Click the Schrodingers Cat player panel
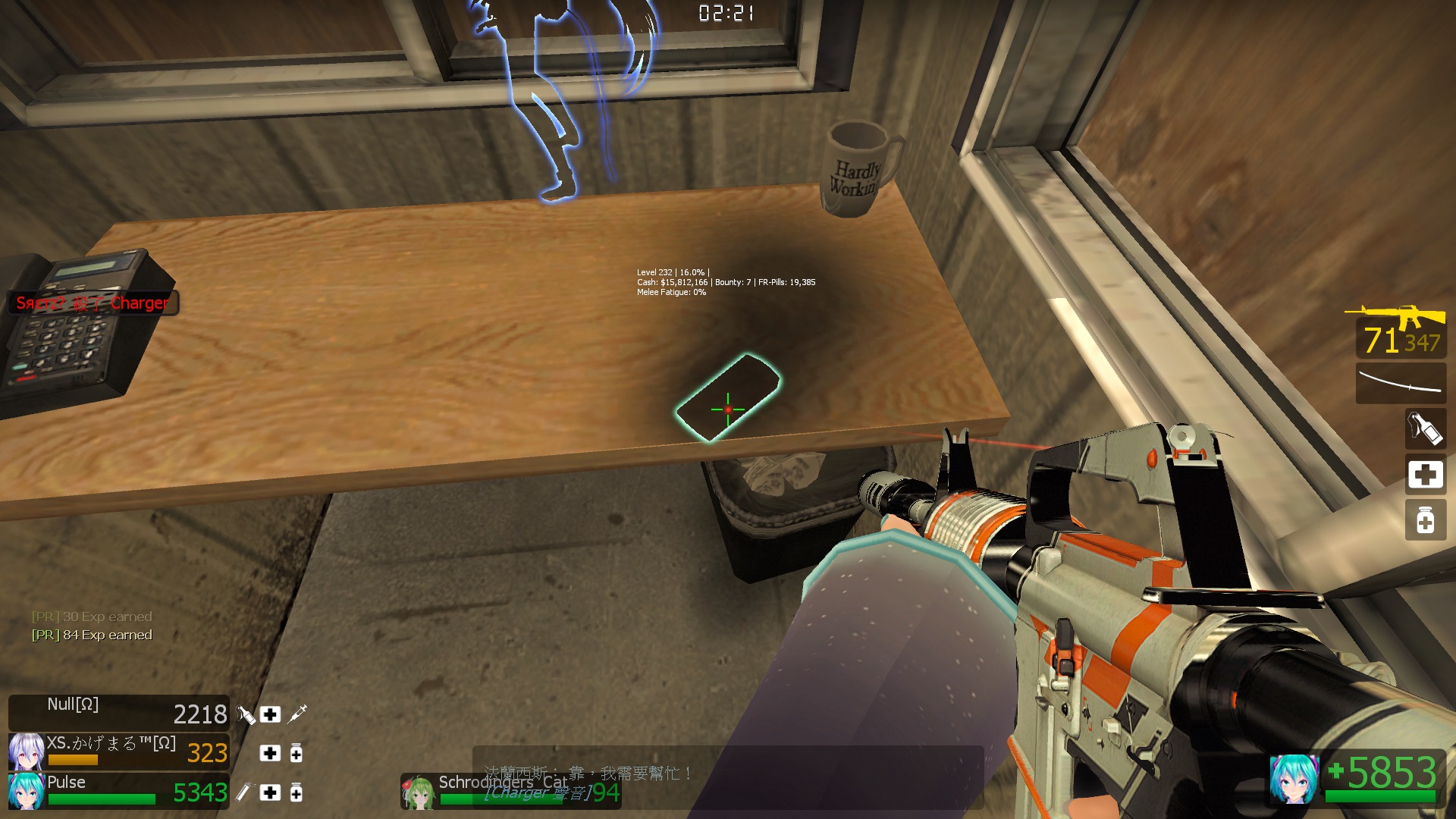This screenshot has width=1456, height=819. 510,791
